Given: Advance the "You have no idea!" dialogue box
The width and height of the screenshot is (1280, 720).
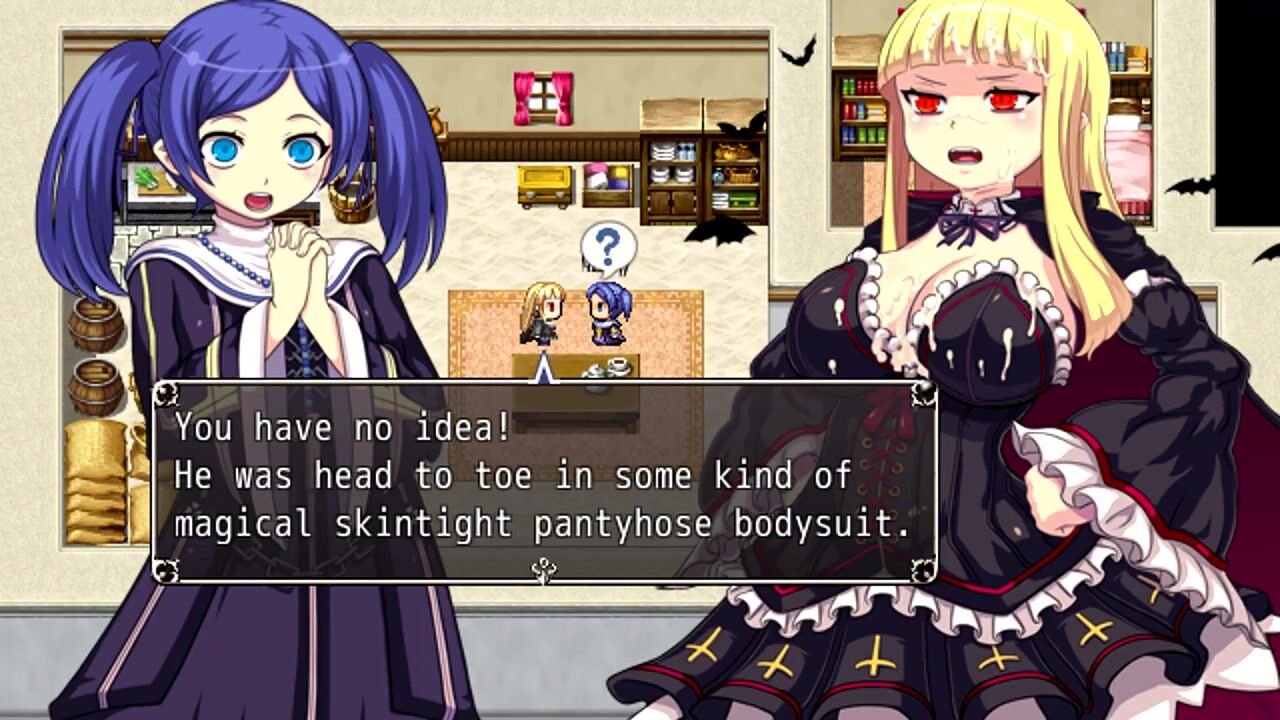Looking at the screenshot, I should coord(544,480).
